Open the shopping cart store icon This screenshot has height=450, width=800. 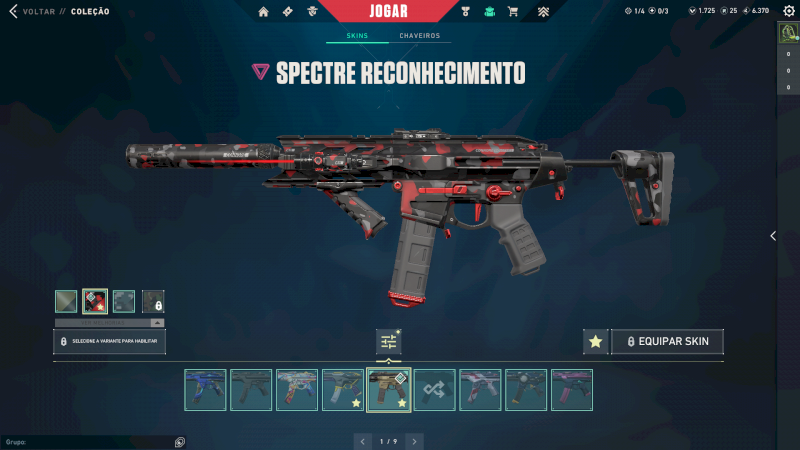click(x=513, y=12)
